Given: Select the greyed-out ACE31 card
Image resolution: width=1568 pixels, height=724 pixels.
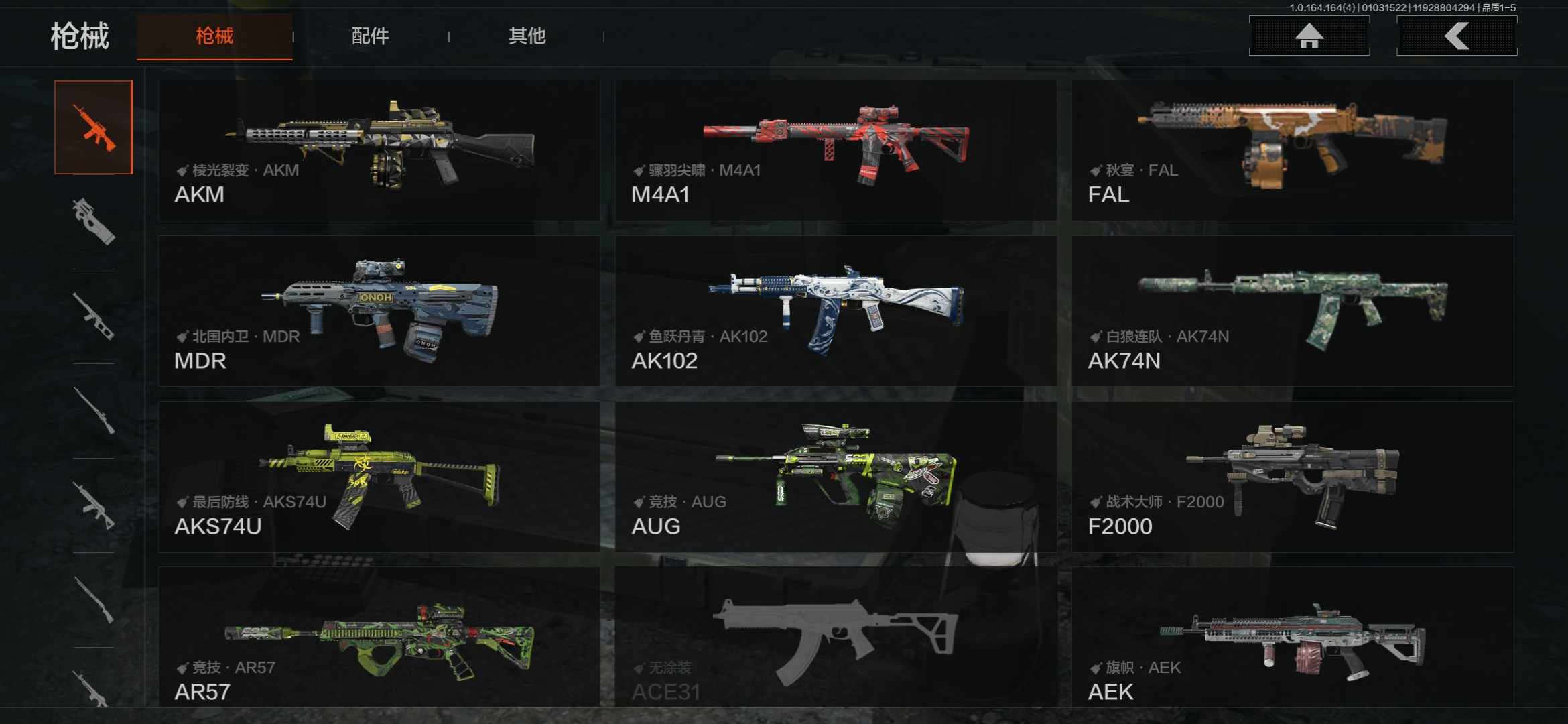Looking at the screenshot, I should tap(836, 637).
